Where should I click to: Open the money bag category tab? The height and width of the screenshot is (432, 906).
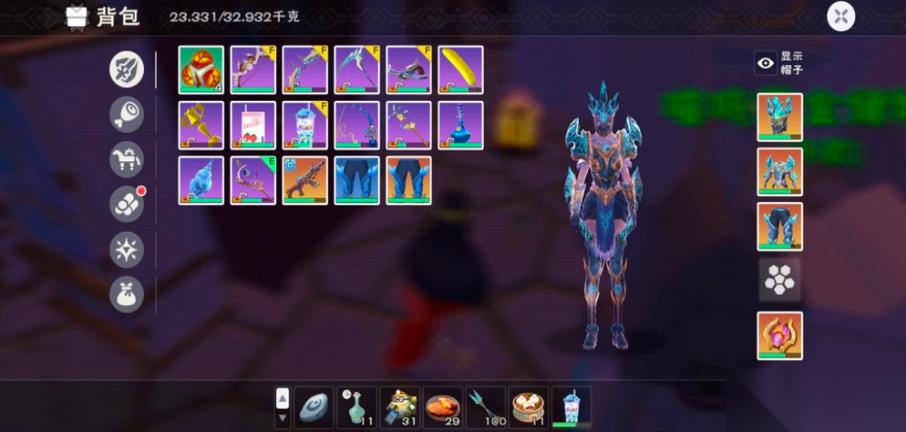tap(127, 294)
